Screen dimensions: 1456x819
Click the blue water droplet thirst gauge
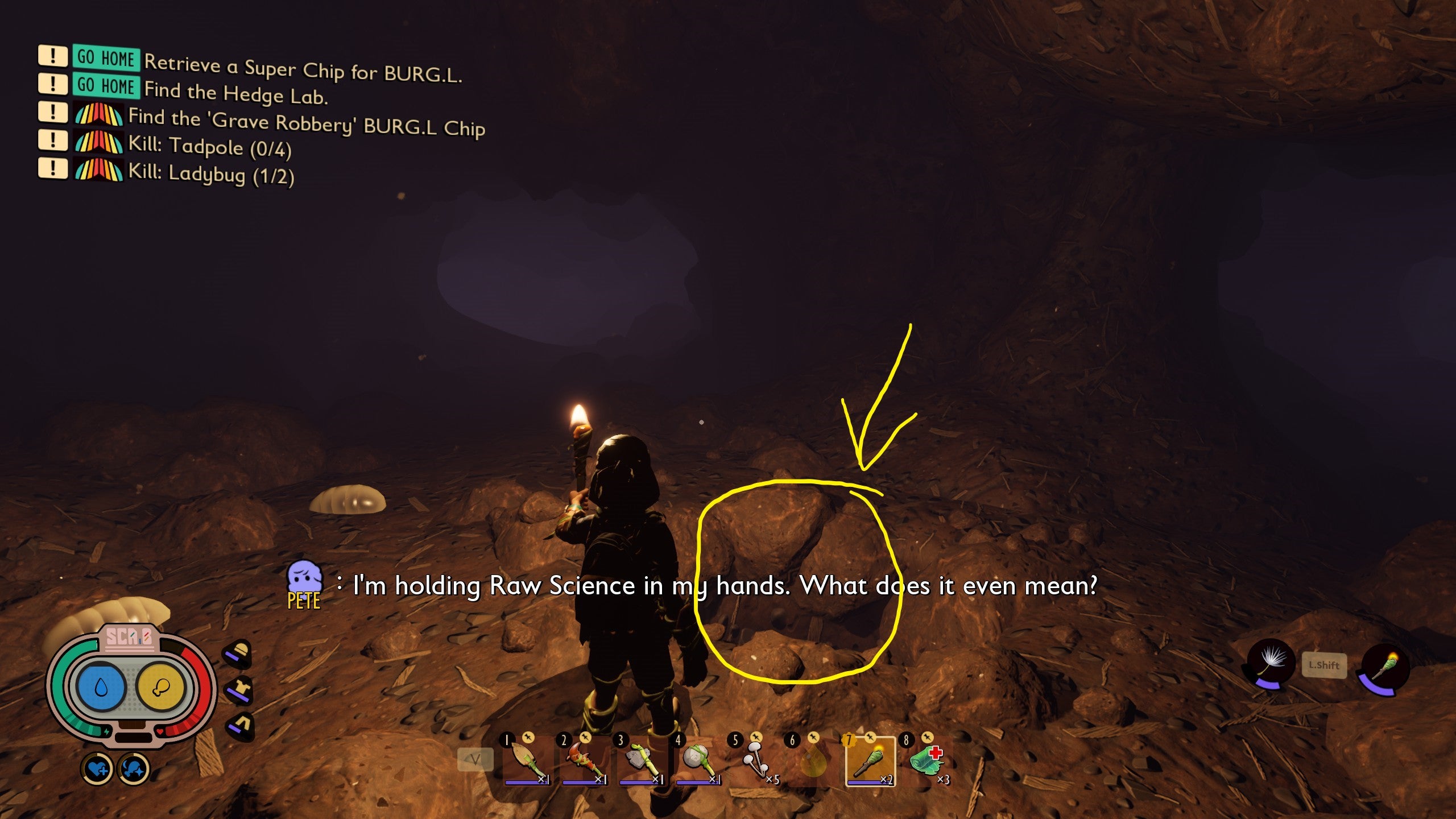(101, 687)
